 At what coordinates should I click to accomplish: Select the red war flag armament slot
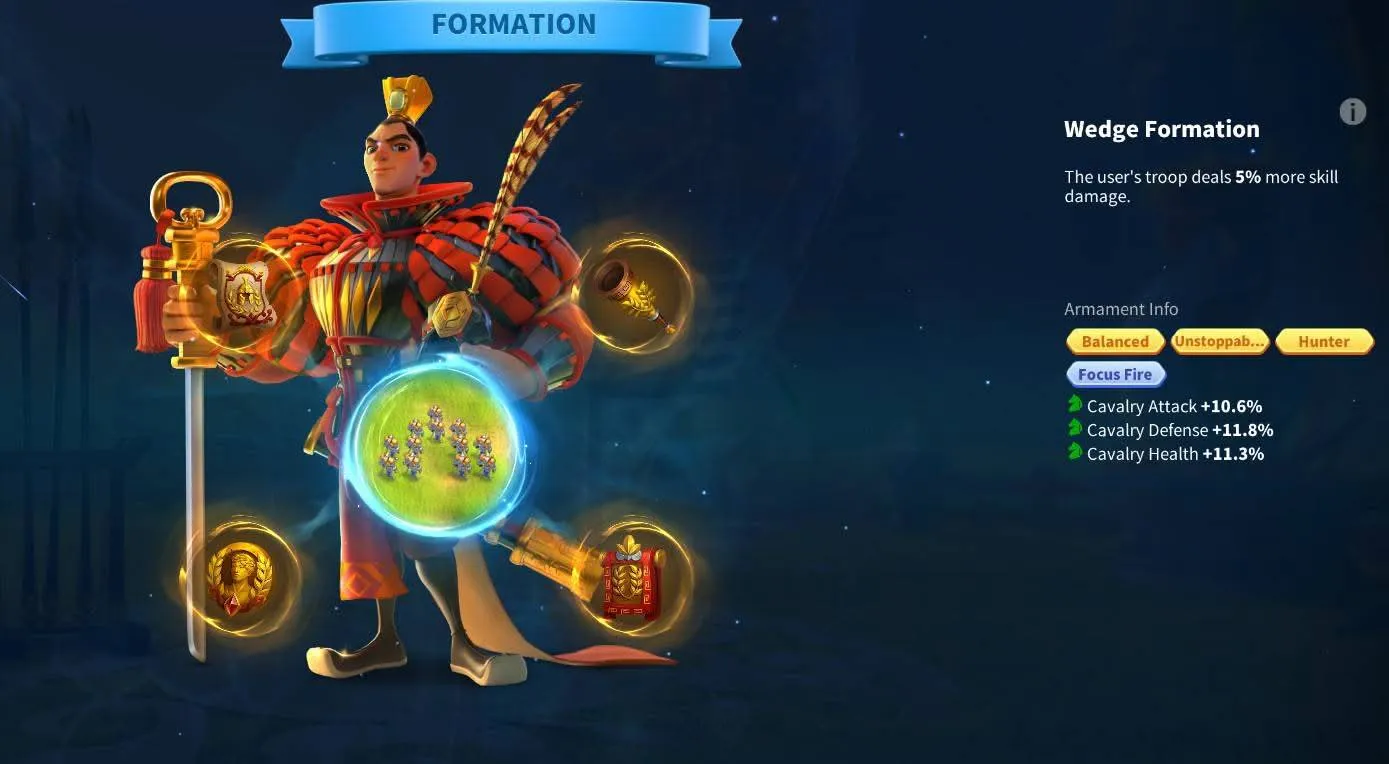click(x=634, y=577)
